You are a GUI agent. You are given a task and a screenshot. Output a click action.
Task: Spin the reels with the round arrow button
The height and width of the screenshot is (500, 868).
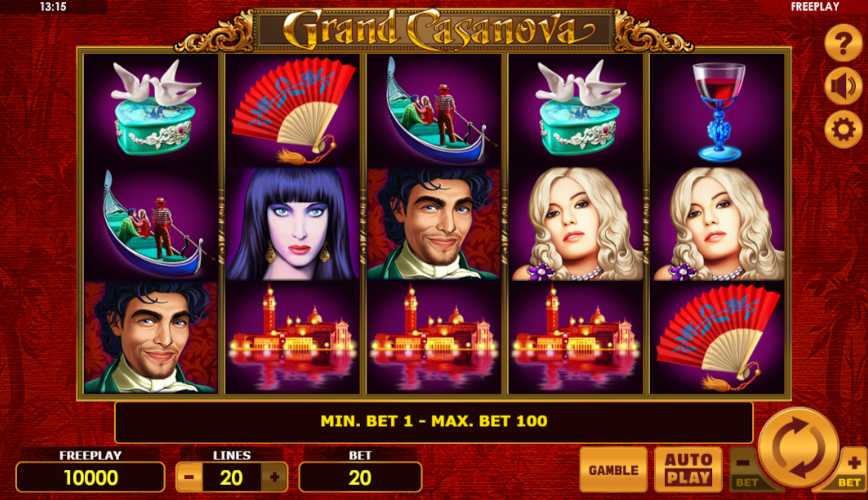pos(797,447)
